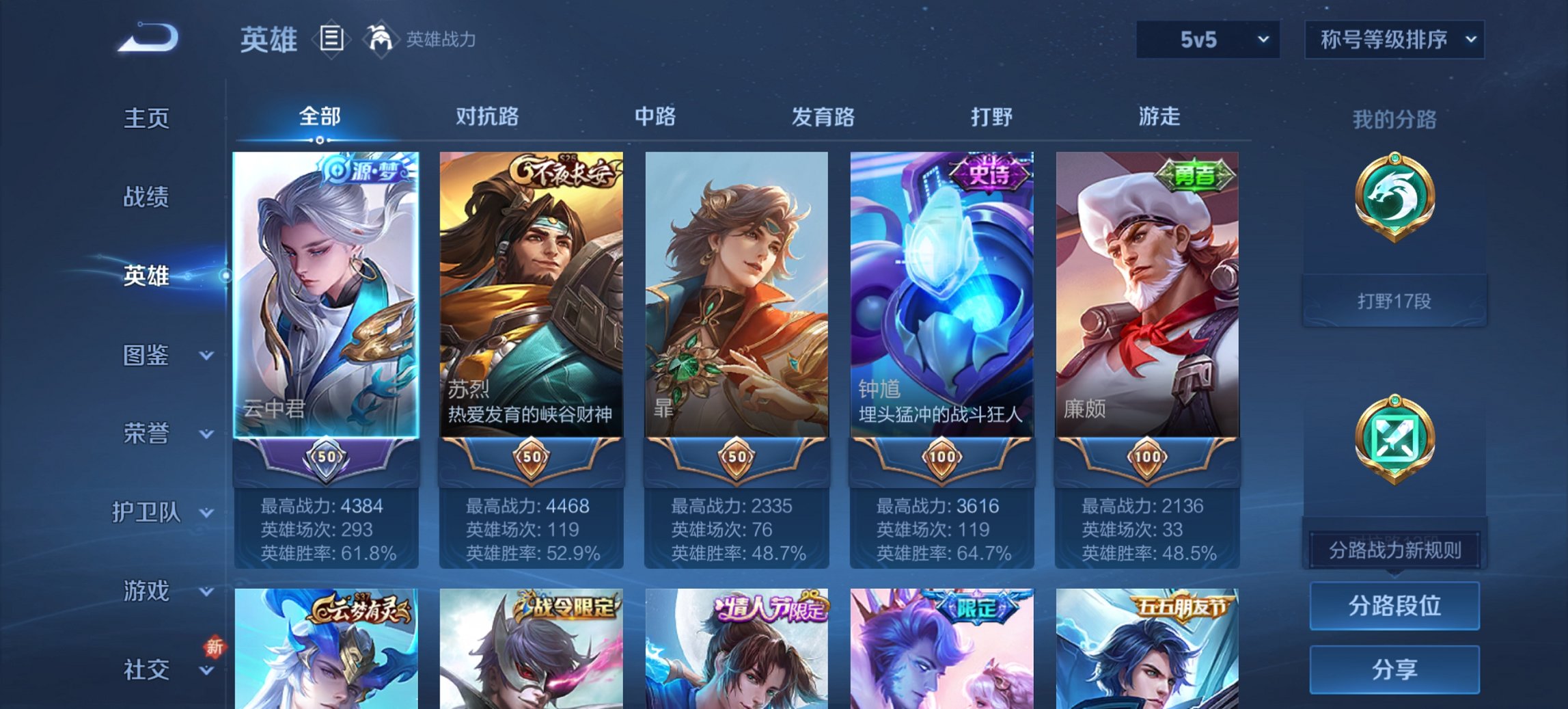Toggle the 全部 filter selection

point(318,117)
